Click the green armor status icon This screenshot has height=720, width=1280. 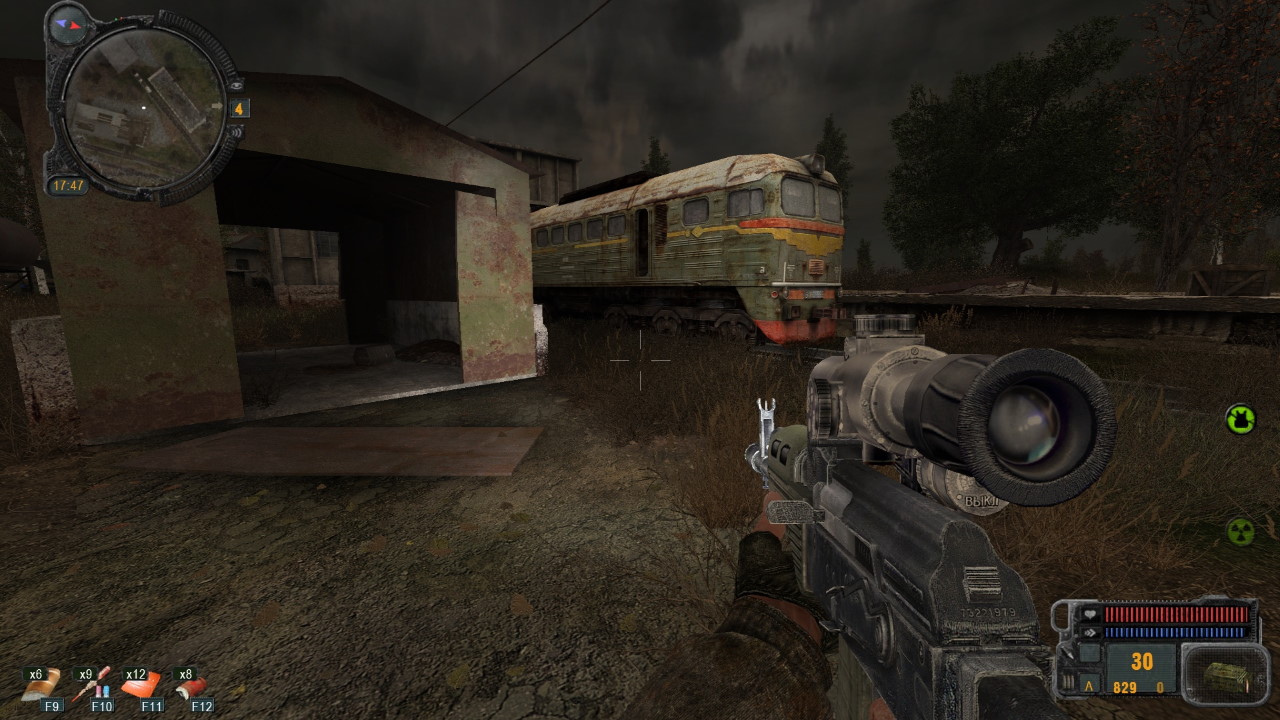click(1241, 419)
